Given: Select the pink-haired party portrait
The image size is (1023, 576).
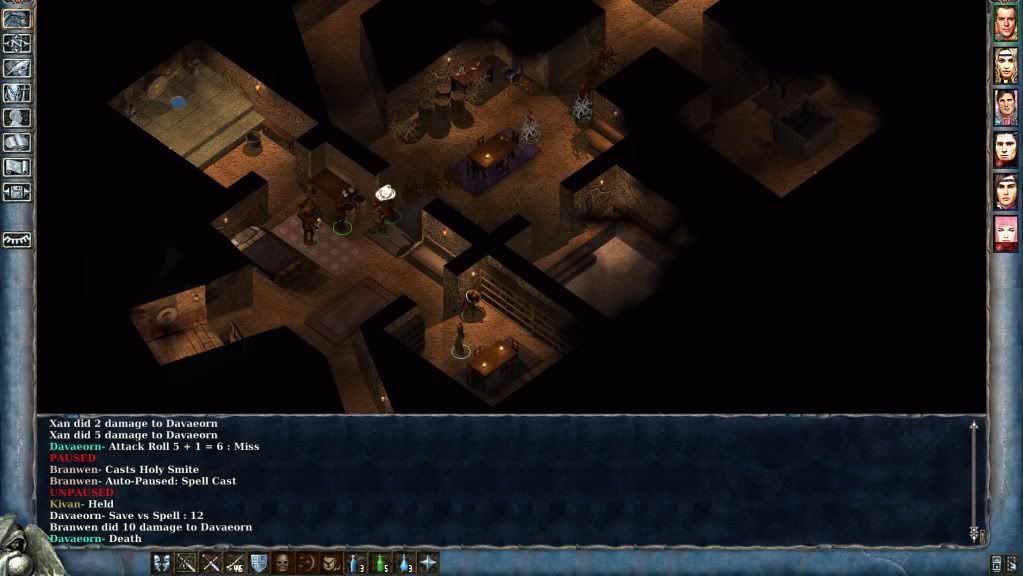Looking at the screenshot, I should (x=1005, y=233).
